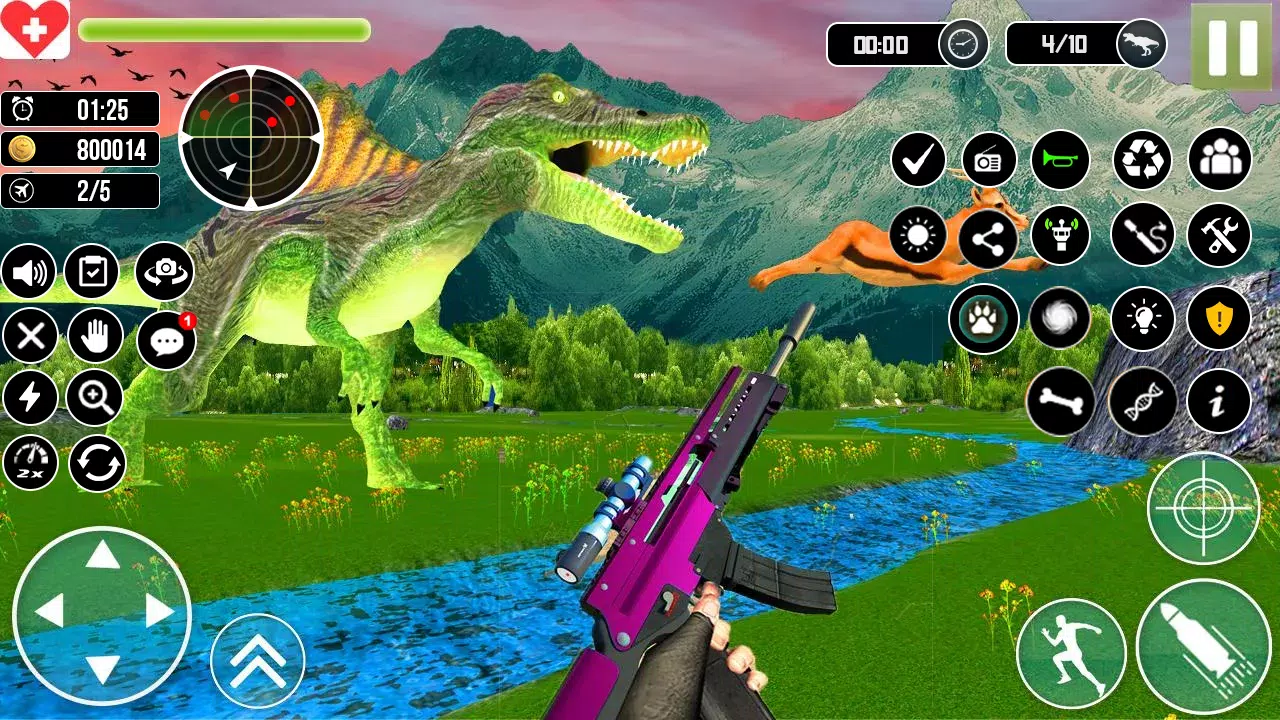Activate the green horn icon
Image resolution: width=1280 pixels, height=720 pixels.
point(1060,160)
